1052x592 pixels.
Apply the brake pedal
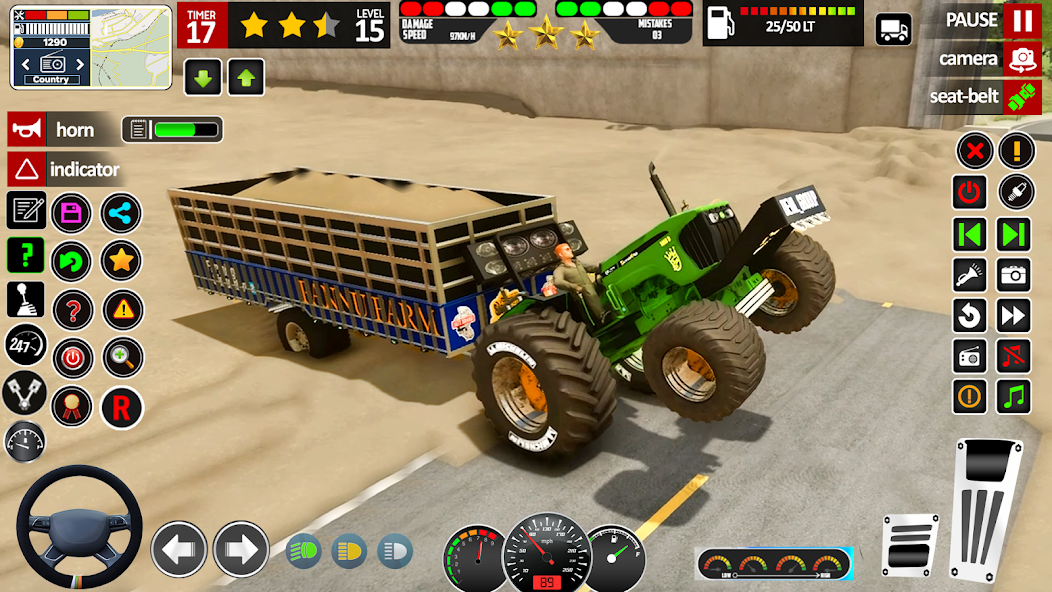pos(911,544)
